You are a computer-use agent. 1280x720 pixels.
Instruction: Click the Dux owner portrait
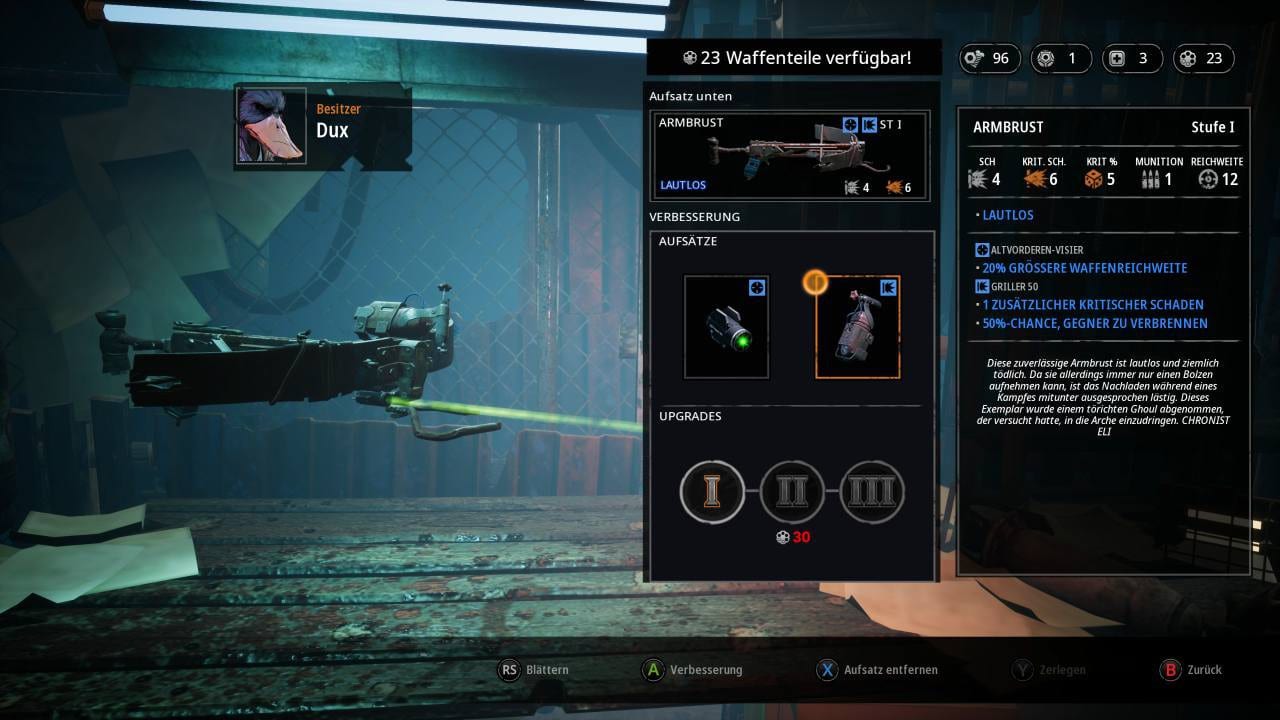(x=272, y=127)
